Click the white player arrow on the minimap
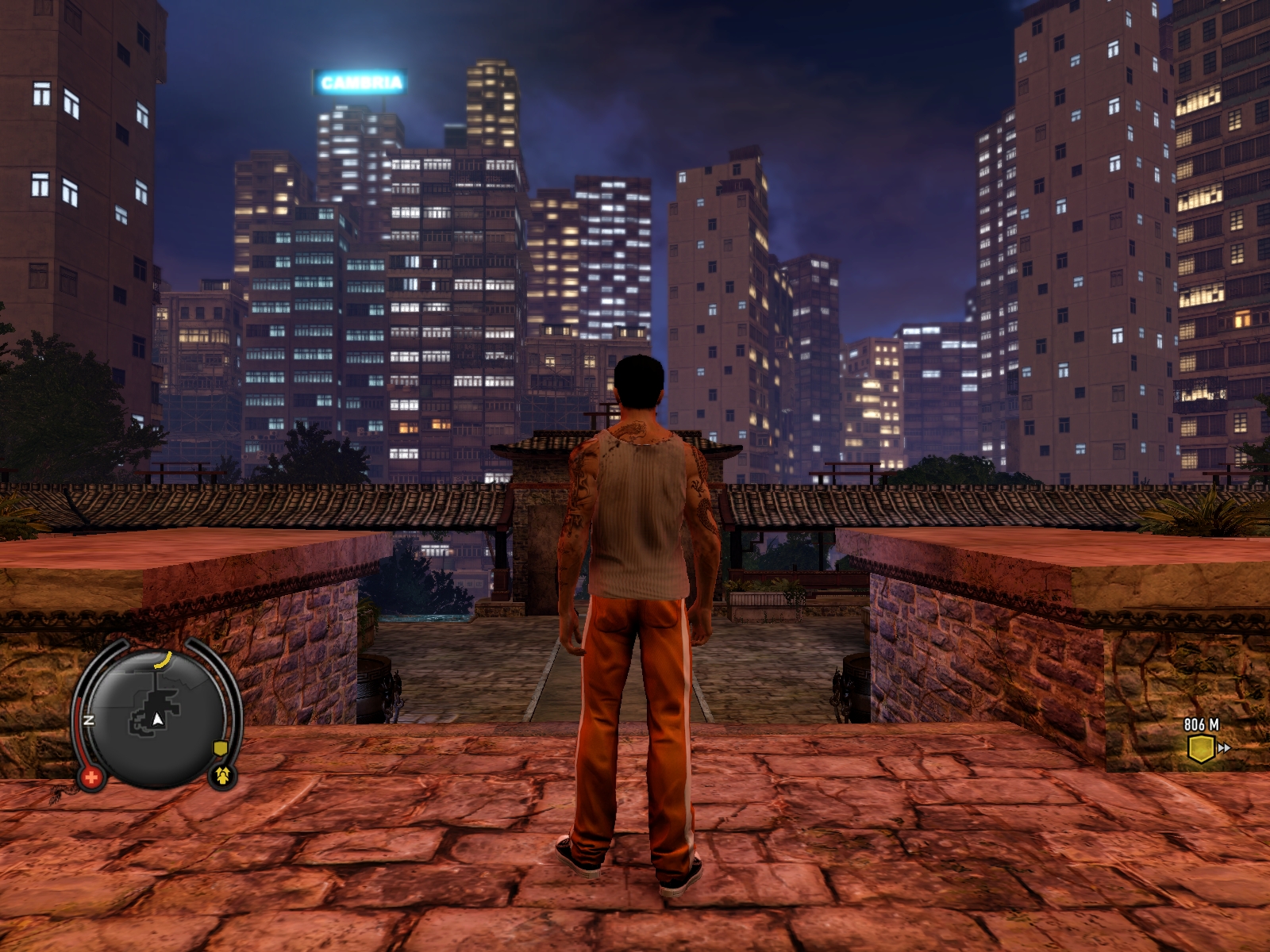The image size is (1270, 952). (x=158, y=719)
